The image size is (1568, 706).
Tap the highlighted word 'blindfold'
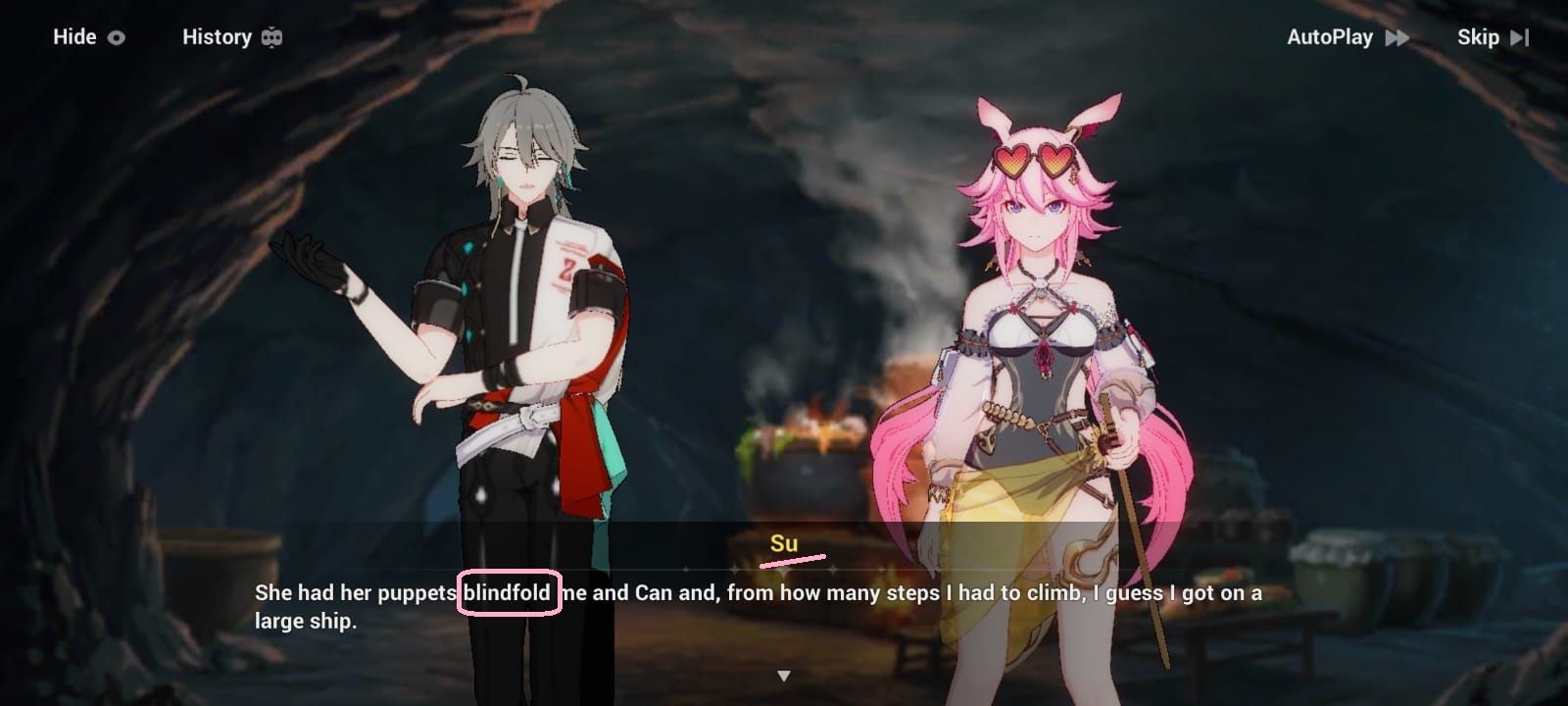(x=509, y=592)
